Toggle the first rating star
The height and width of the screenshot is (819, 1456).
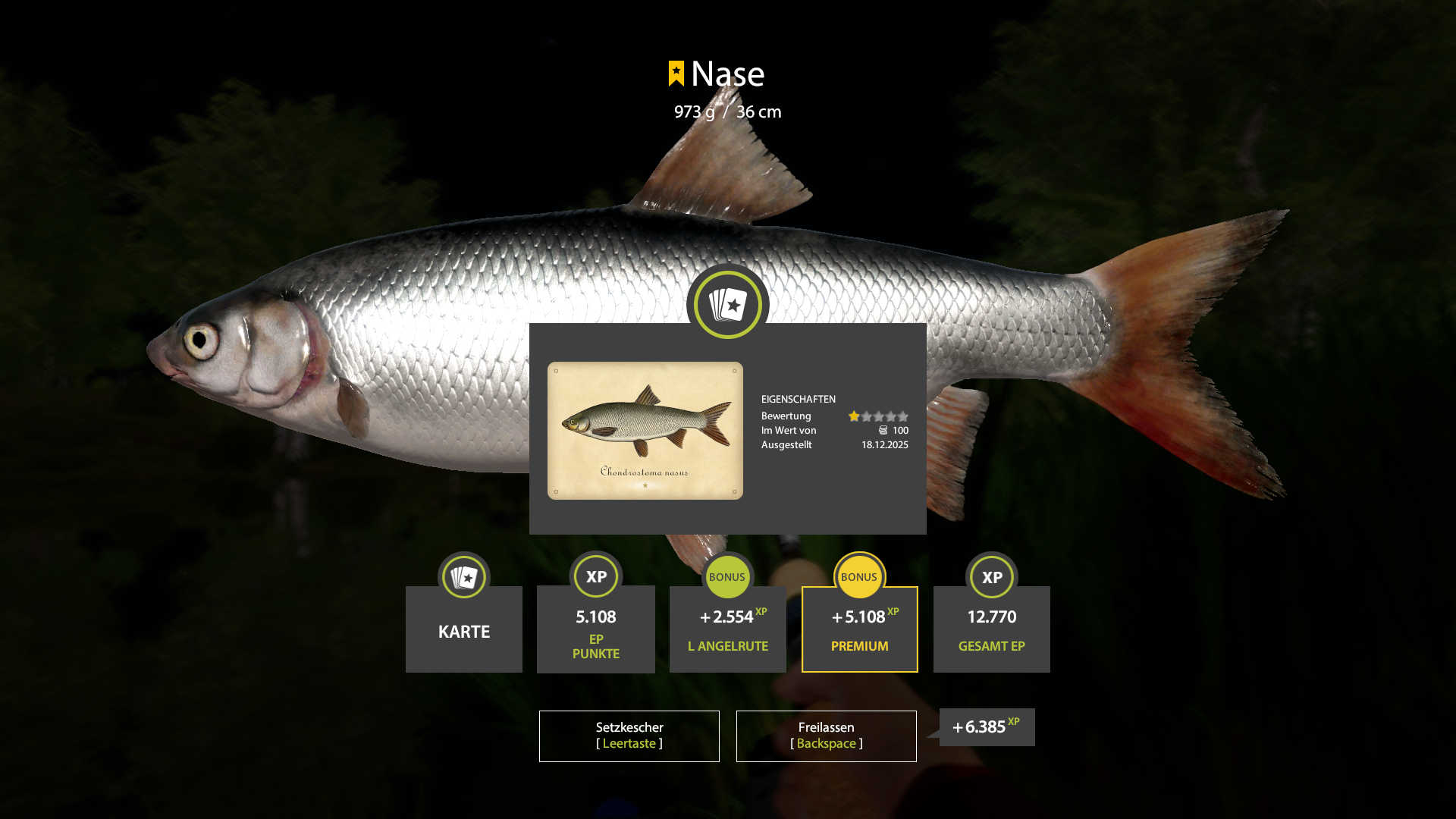pyautogui.click(x=854, y=416)
